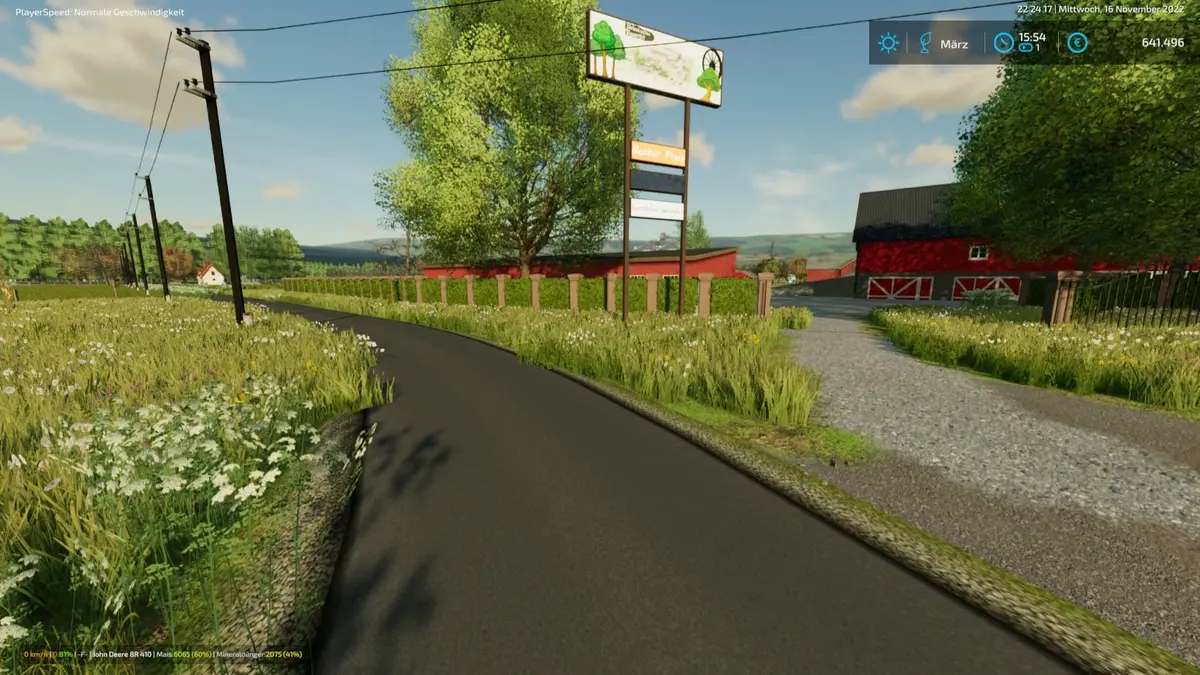Open the euro money icon
1200x675 pixels.
pos(1077,43)
